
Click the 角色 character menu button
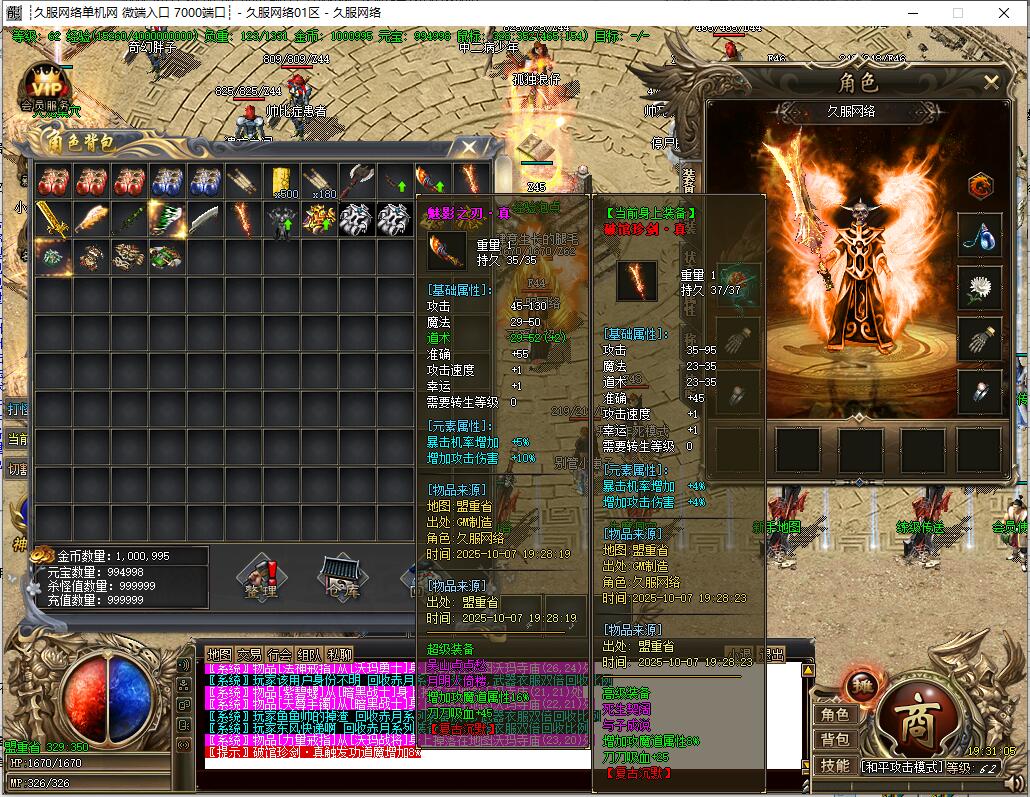[835, 714]
